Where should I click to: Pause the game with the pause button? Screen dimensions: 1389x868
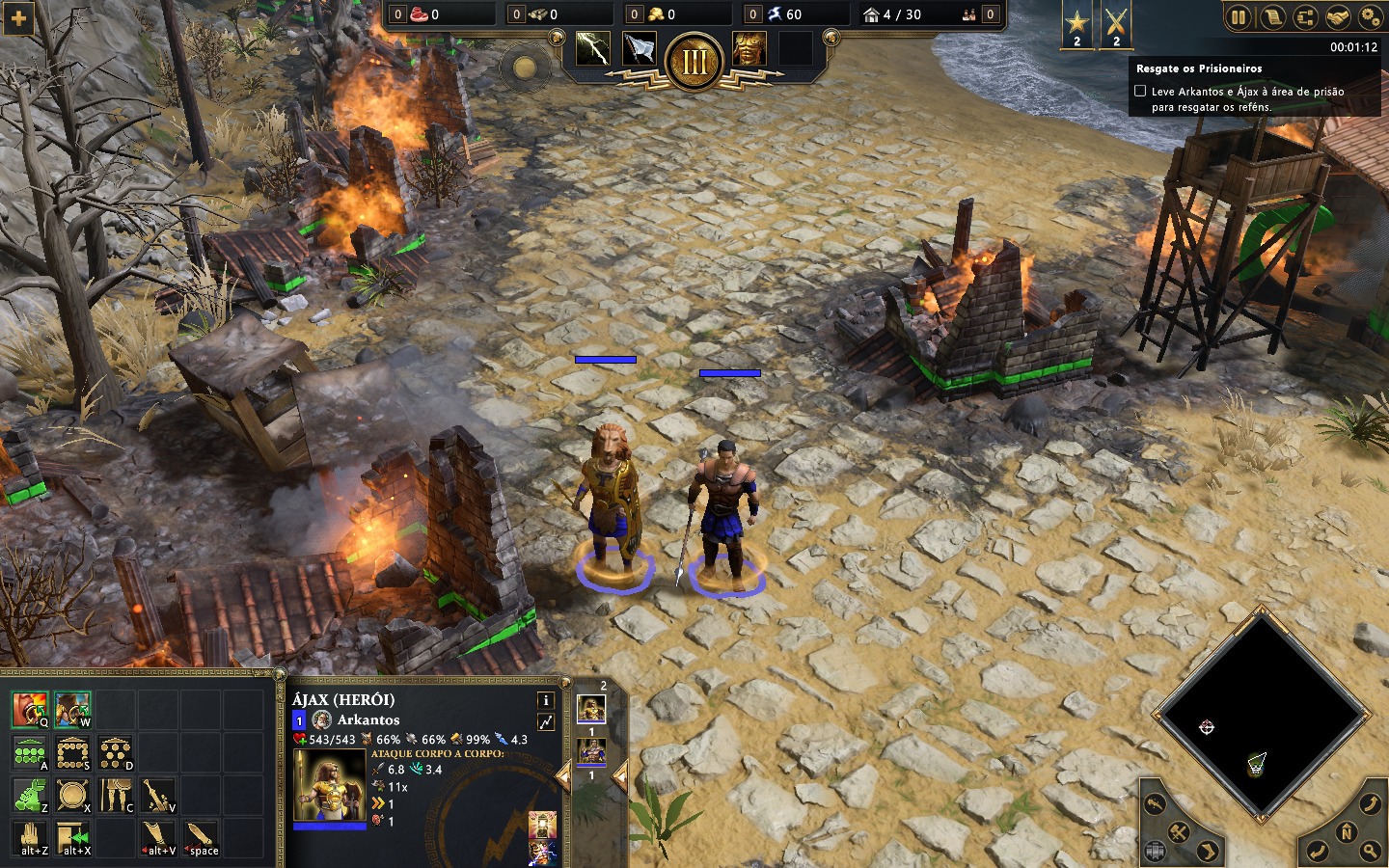point(1239,16)
